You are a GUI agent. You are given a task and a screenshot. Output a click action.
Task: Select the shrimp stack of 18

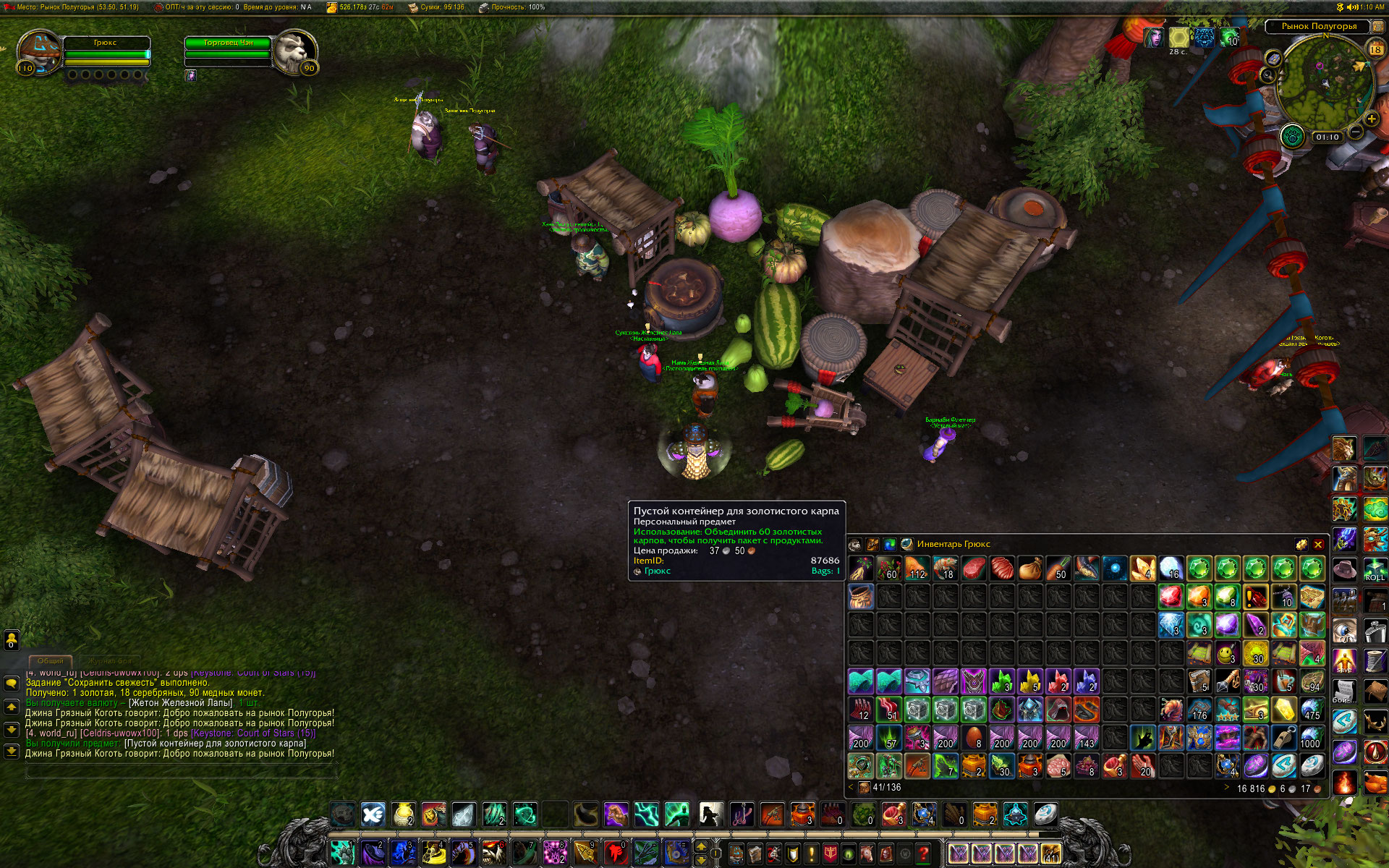946,569
